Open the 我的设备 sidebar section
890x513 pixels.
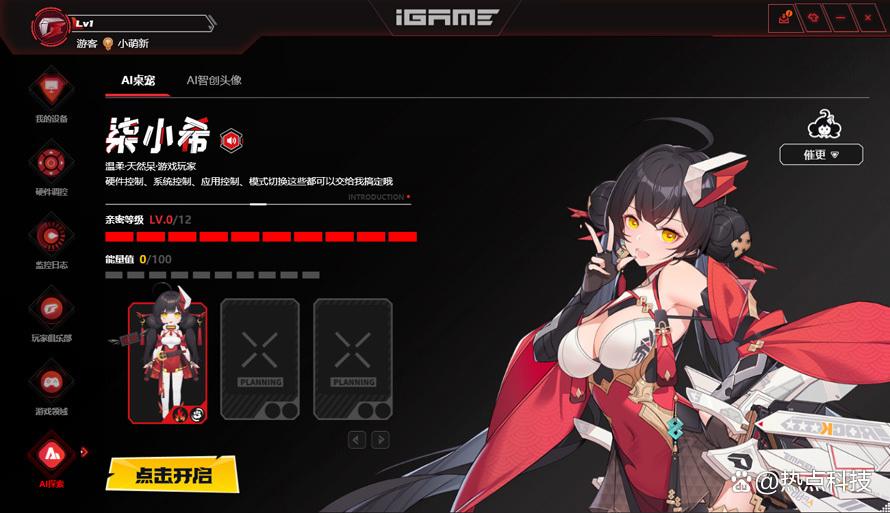[x=49, y=91]
